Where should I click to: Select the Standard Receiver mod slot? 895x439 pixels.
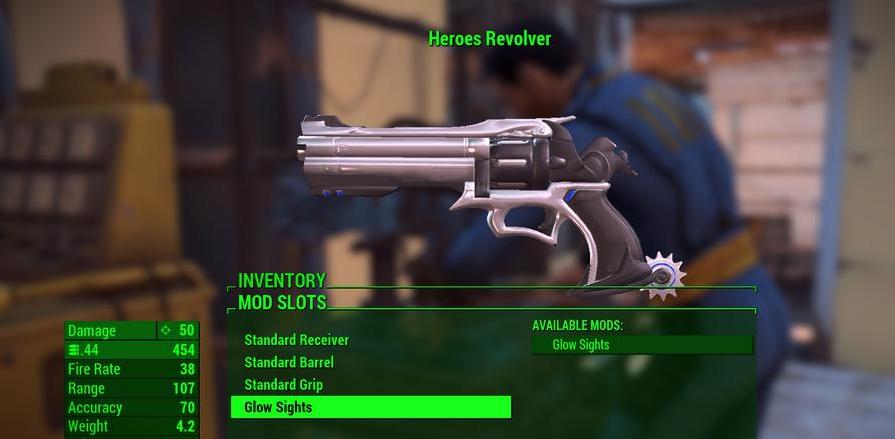[297, 340]
